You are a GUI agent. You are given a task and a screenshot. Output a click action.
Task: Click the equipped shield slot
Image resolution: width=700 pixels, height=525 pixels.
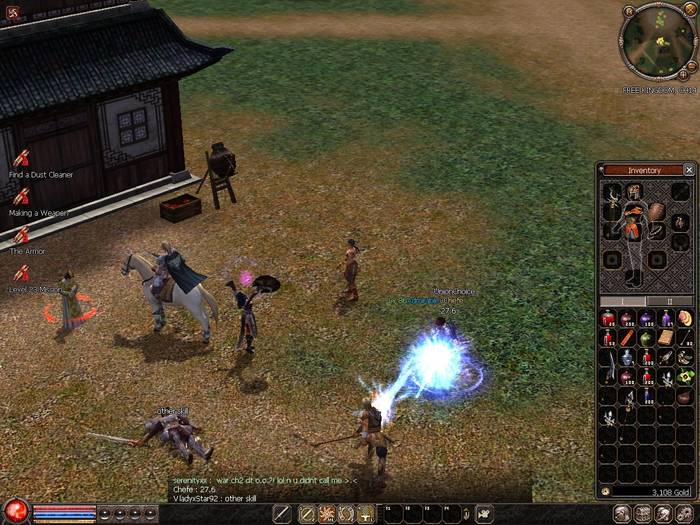pyautogui.click(x=656, y=211)
